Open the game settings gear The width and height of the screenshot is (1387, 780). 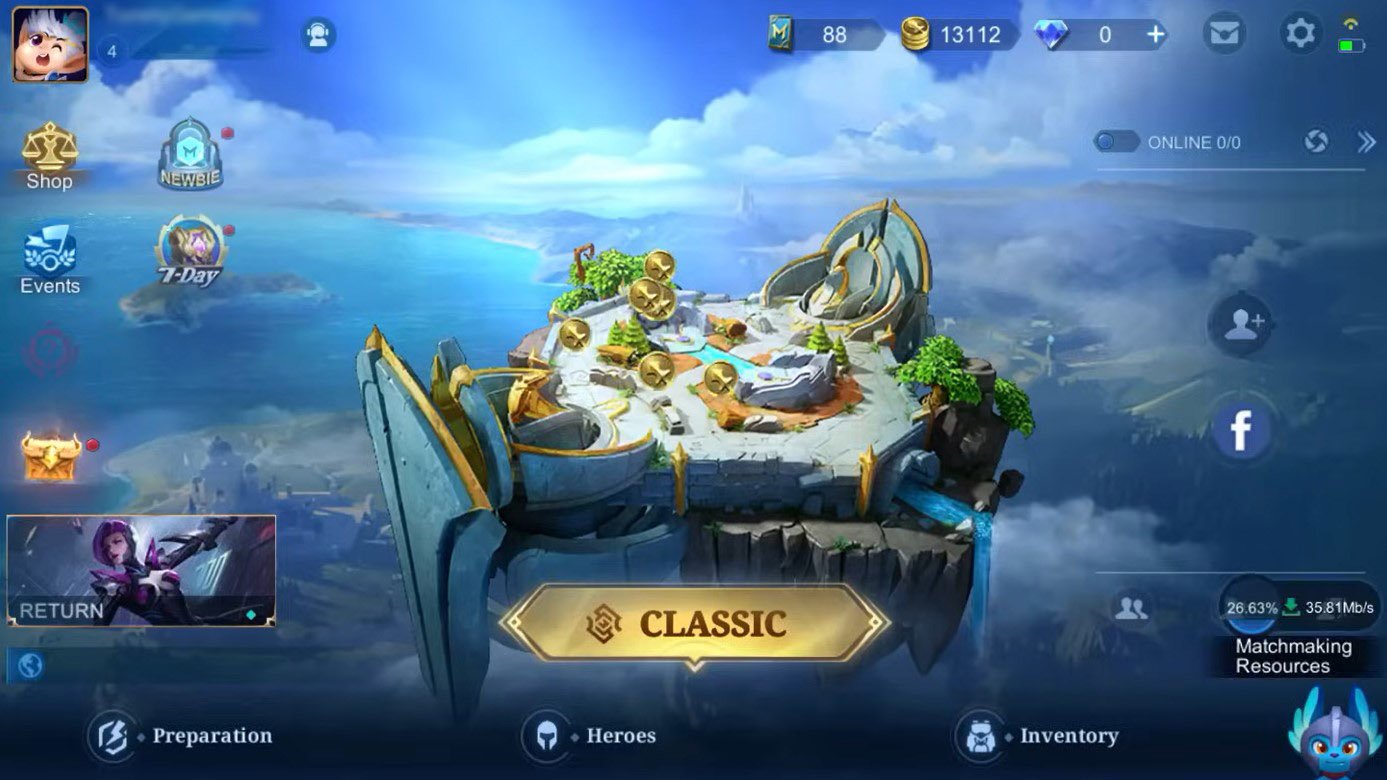click(1300, 34)
